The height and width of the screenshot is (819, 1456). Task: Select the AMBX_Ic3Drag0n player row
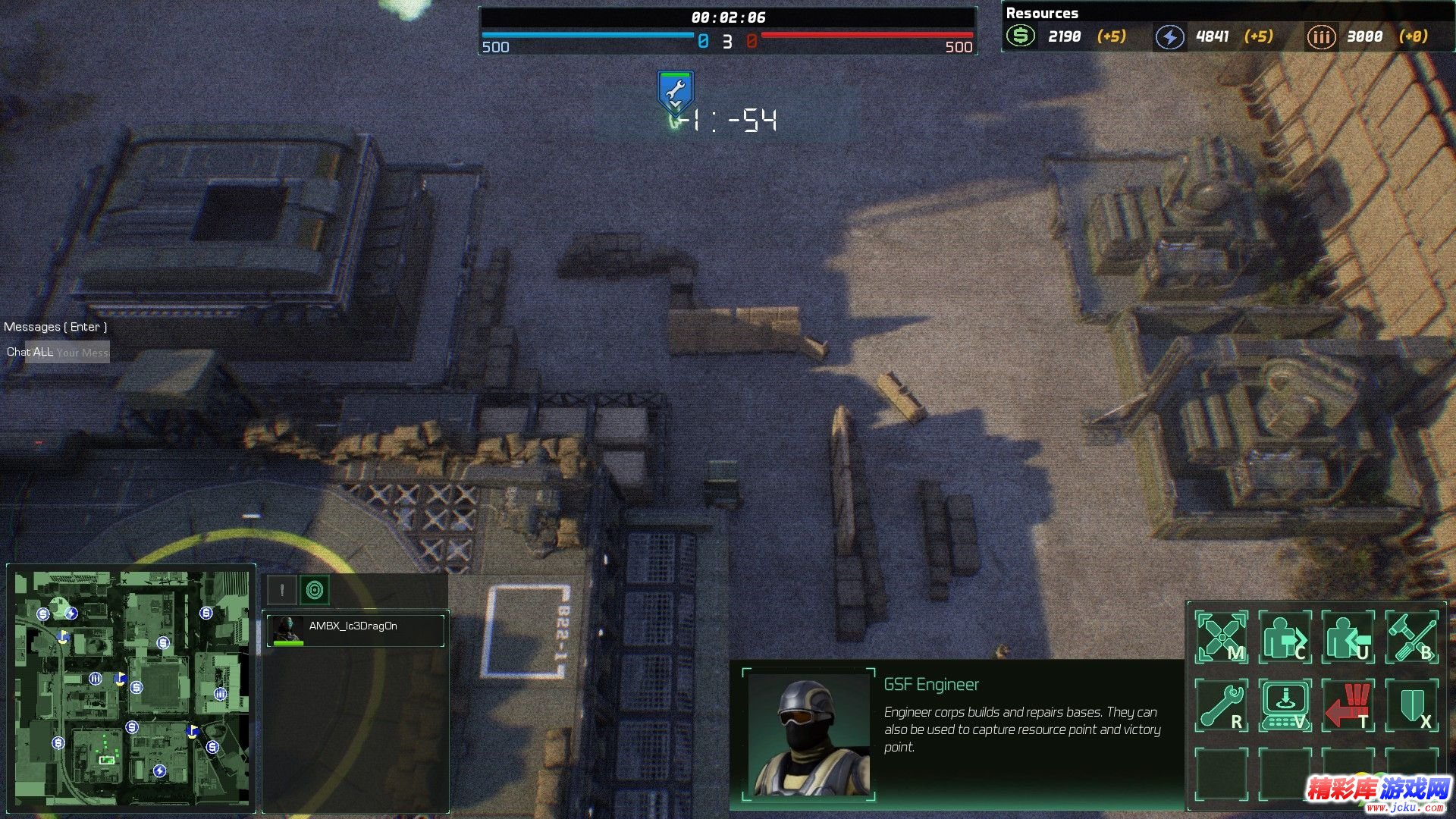click(355, 630)
